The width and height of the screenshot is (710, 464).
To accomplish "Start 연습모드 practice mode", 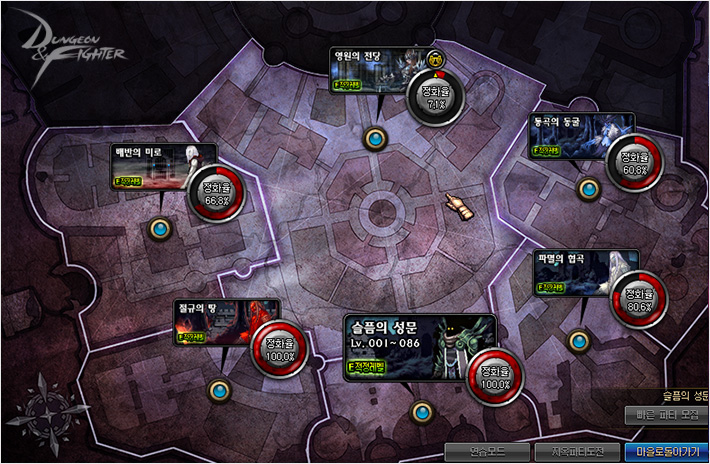I will pyautogui.click(x=486, y=450).
